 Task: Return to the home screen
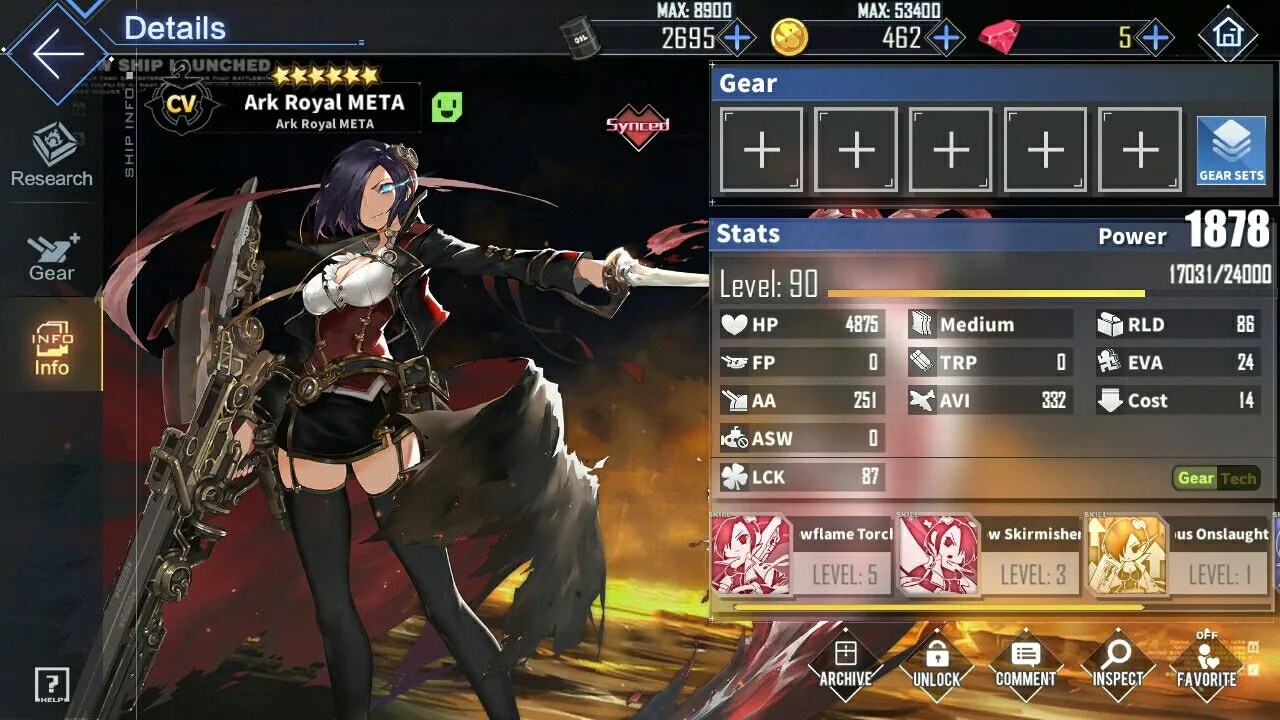(x=1227, y=36)
